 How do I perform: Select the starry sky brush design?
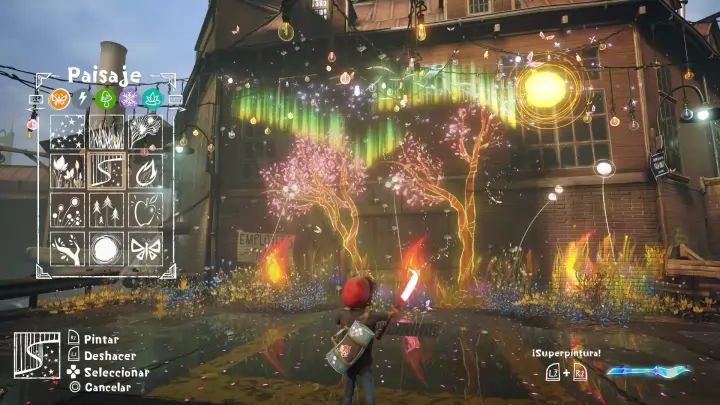point(66,131)
